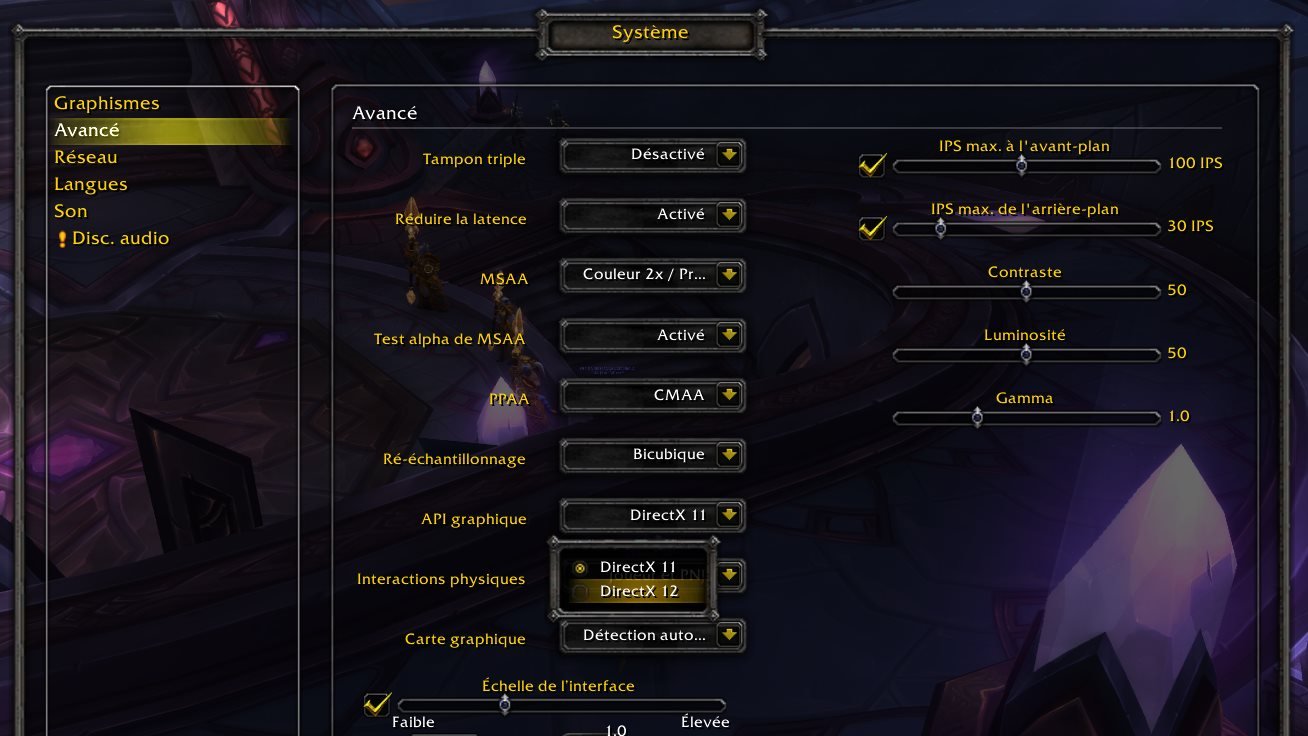Click the Ré-échantillonnage dropdown arrow icon
Image resolution: width=1308 pixels, height=736 pixels.
[x=730, y=455]
